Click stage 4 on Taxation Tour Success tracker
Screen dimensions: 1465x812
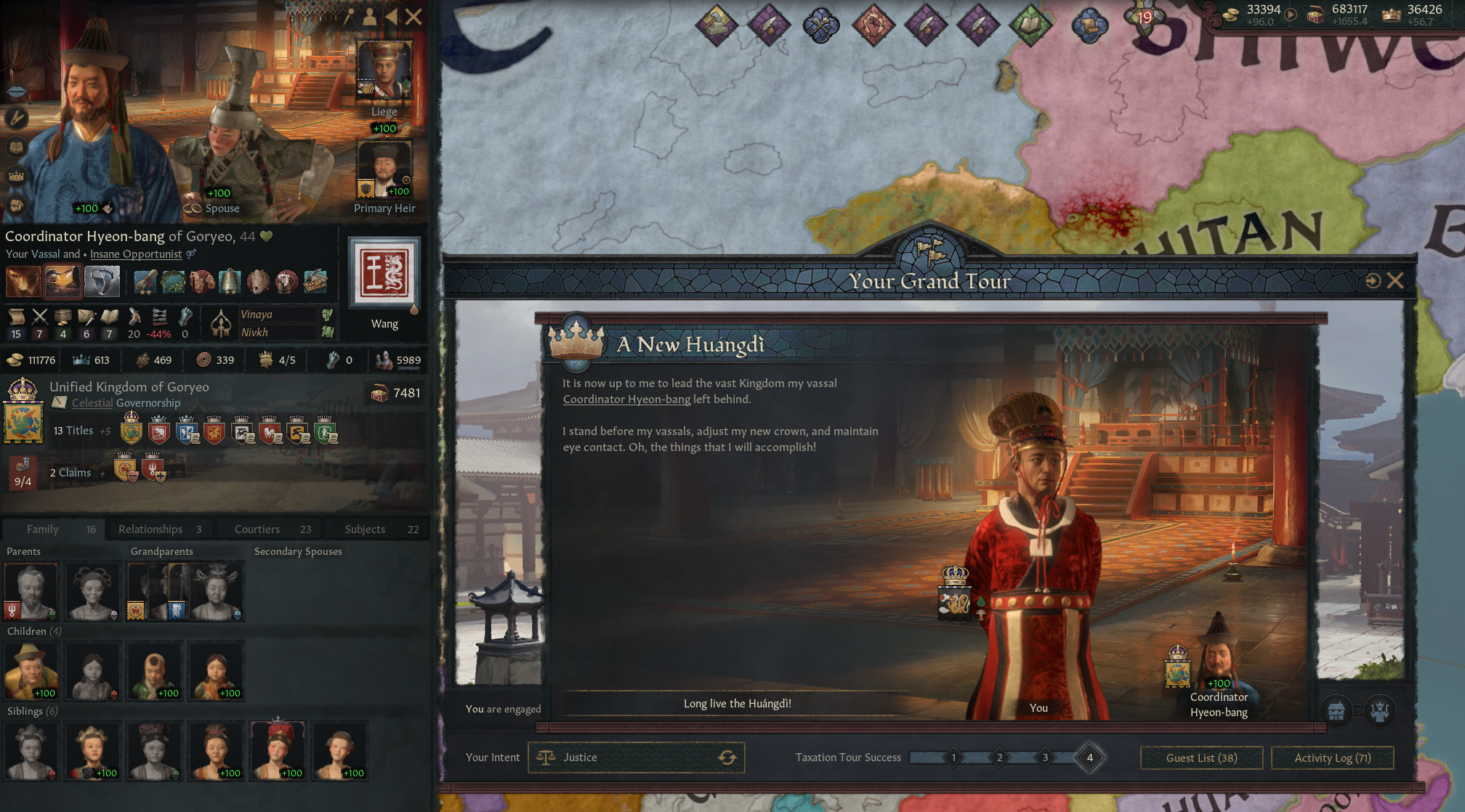coord(1089,757)
